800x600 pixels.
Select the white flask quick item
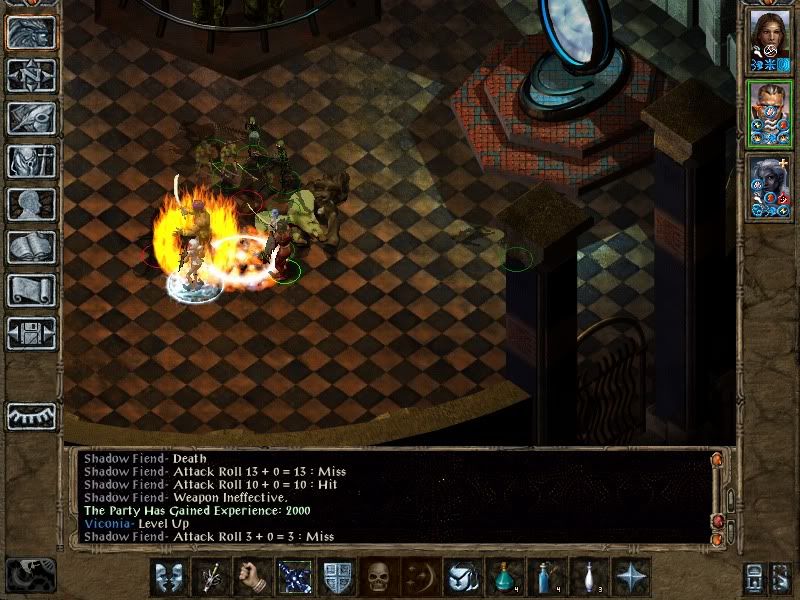click(x=588, y=577)
